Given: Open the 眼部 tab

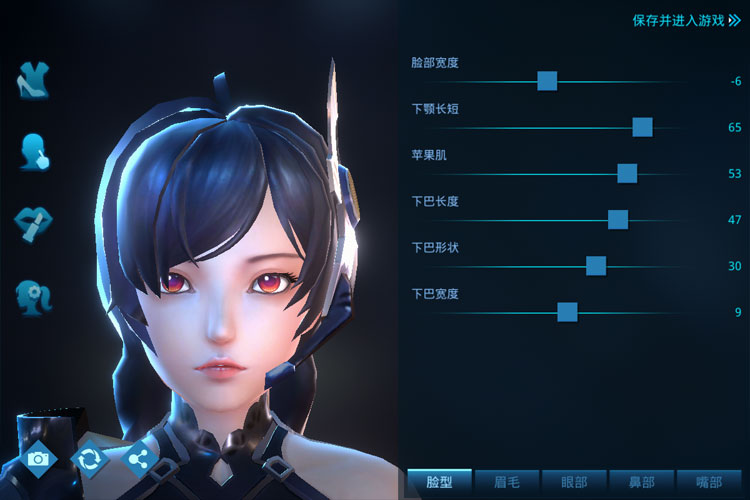Looking at the screenshot, I should point(574,482).
